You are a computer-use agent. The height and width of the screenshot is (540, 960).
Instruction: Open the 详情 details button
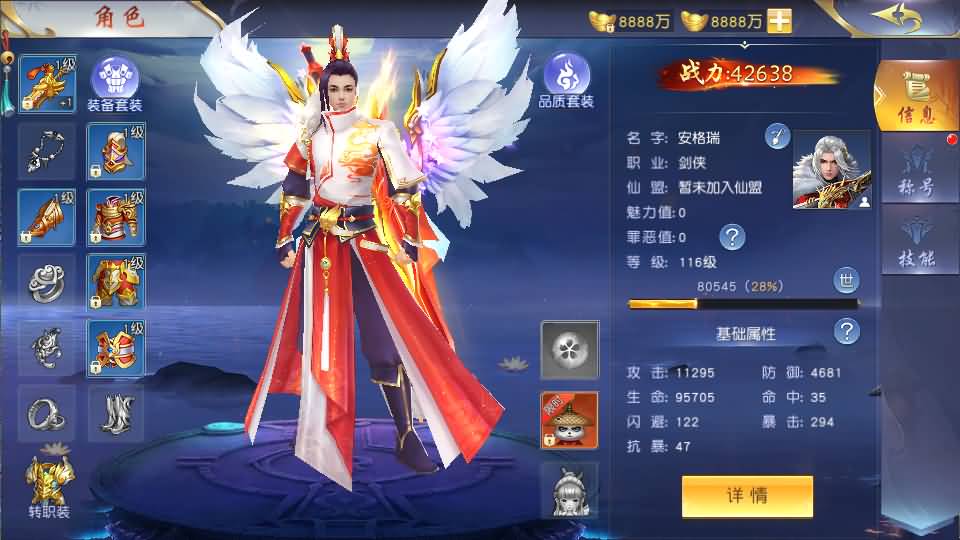pyautogui.click(x=747, y=496)
